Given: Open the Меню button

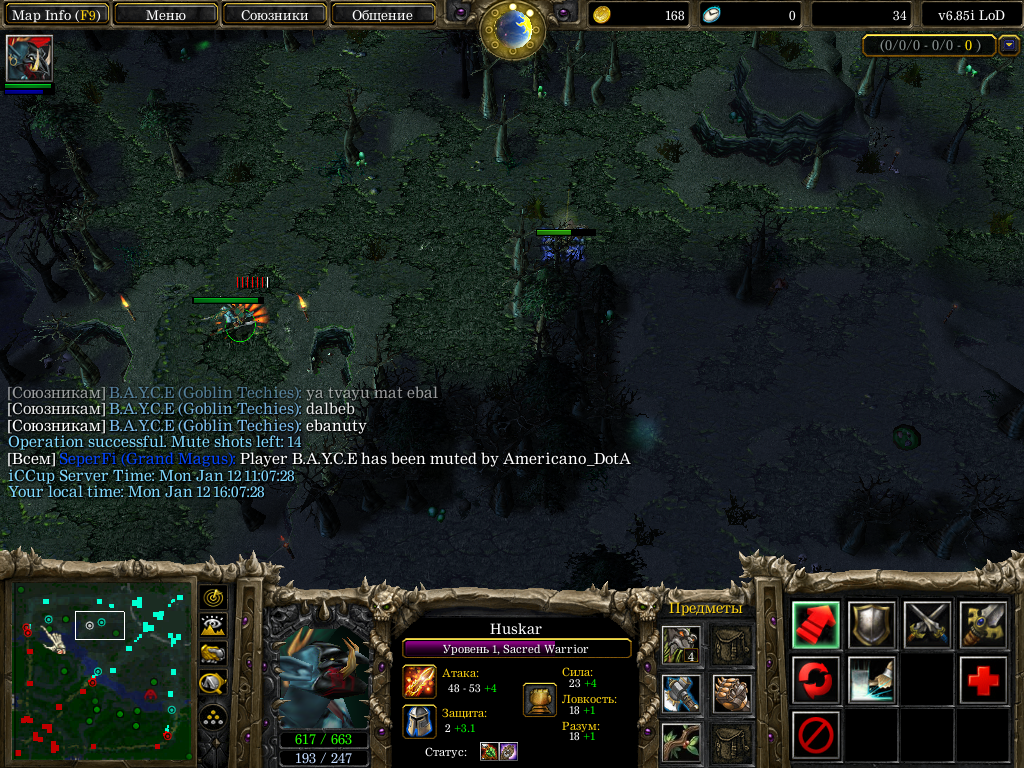Looking at the screenshot, I should tap(166, 15).
